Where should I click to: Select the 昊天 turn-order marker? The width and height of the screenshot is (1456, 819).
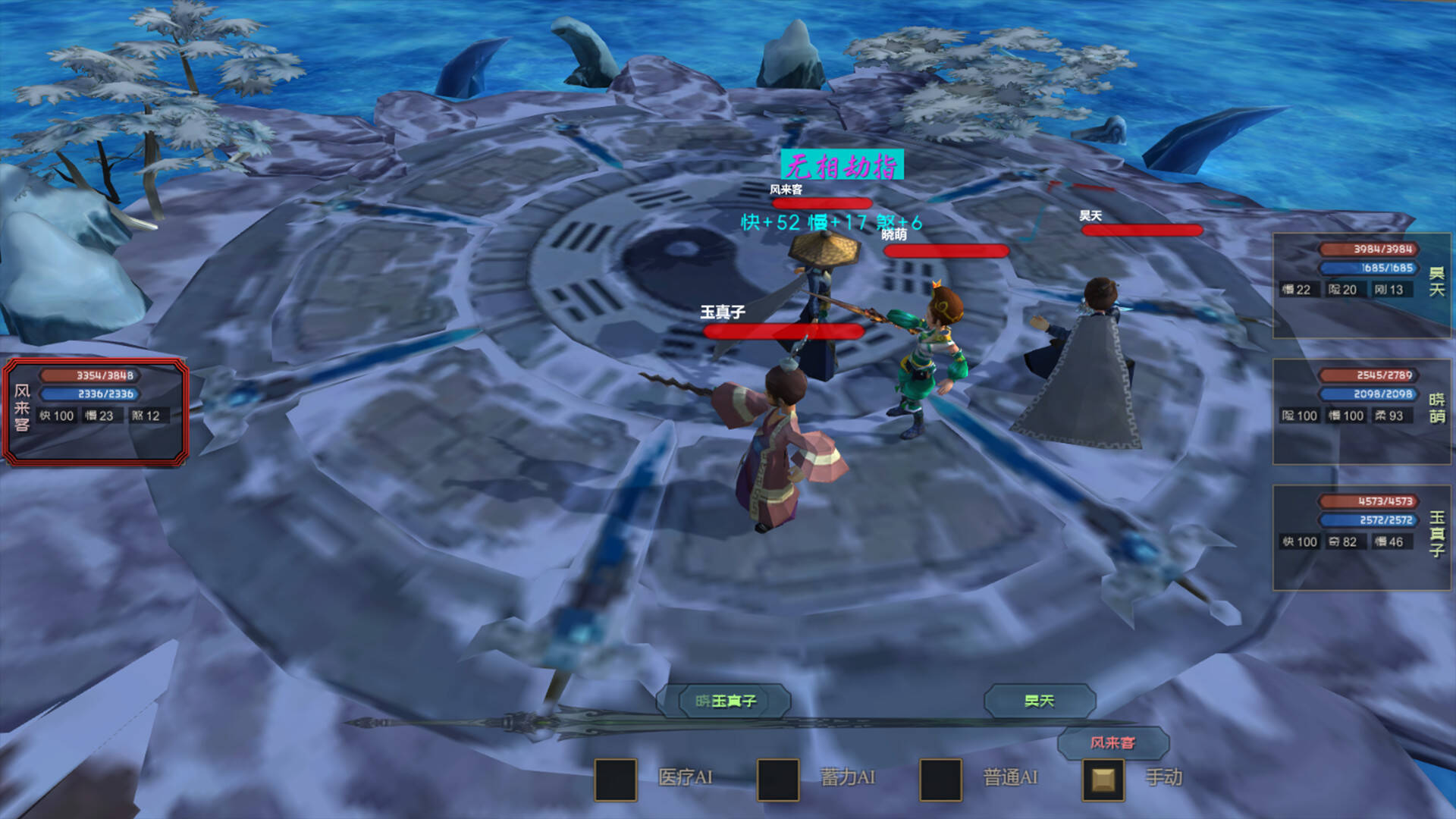tap(1040, 701)
